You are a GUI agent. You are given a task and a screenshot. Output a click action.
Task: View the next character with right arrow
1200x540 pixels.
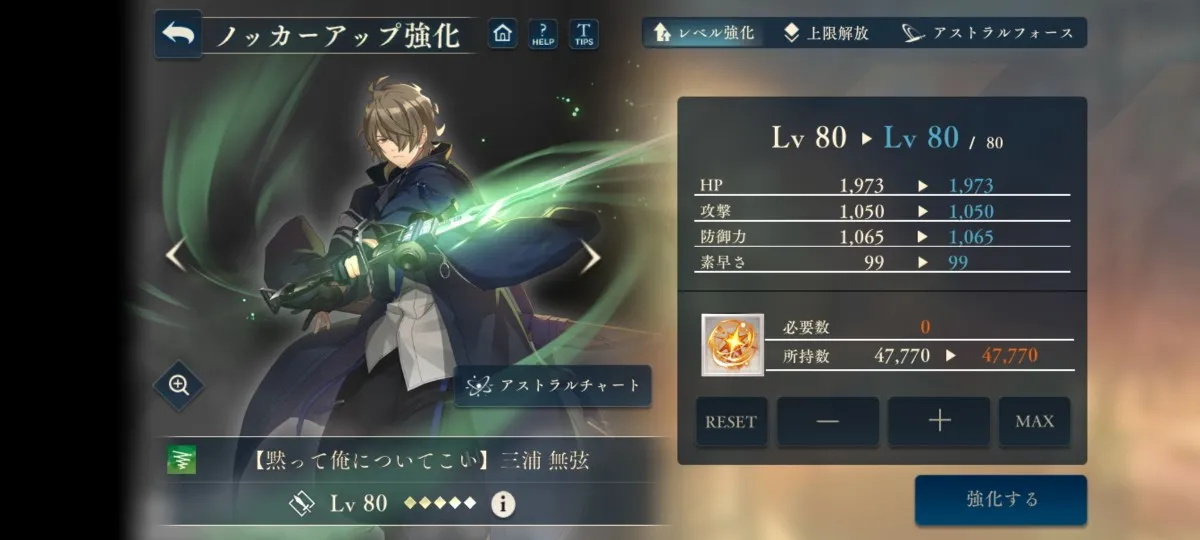592,257
